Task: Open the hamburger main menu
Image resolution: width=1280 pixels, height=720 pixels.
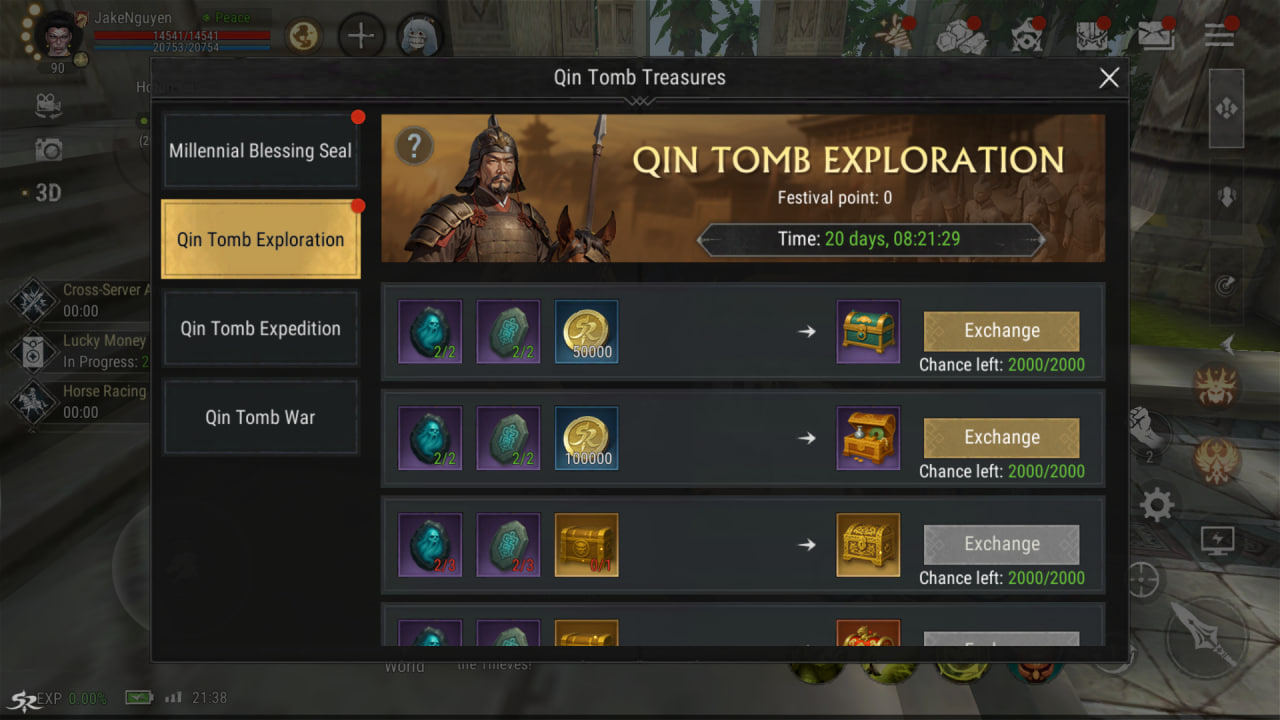Action: pyautogui.click(x=1219, y=35)
